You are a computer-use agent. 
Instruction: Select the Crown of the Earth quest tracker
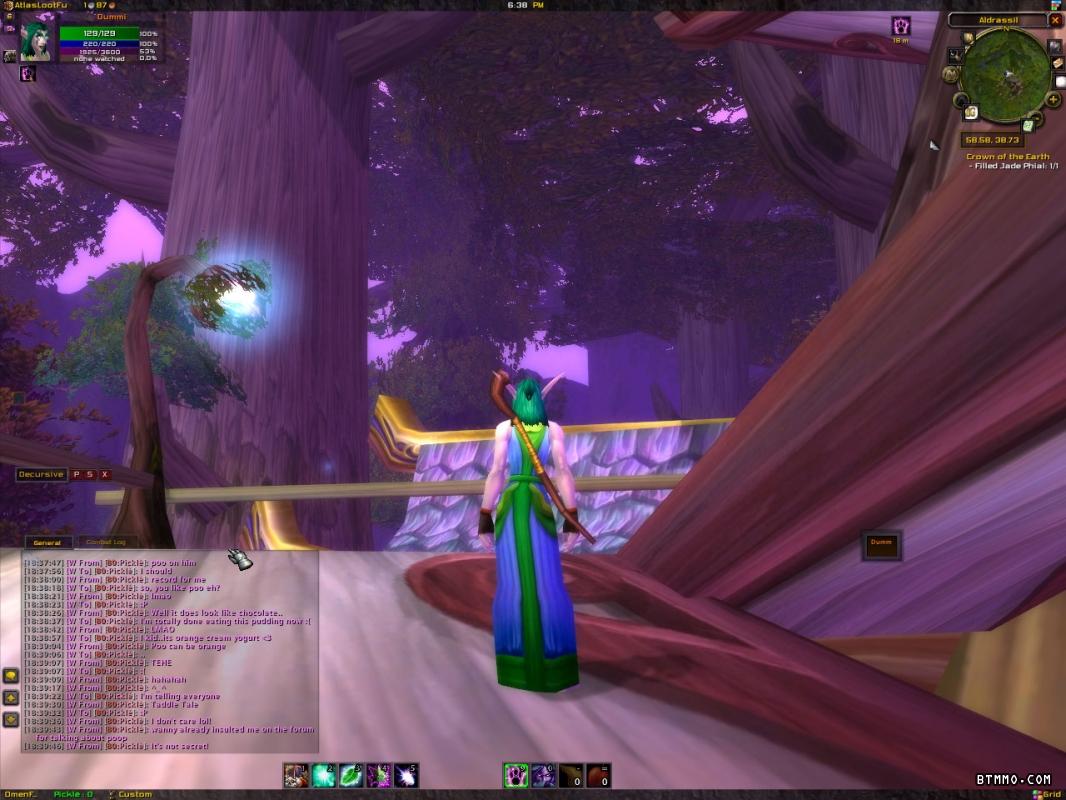tap(1007, 157)
